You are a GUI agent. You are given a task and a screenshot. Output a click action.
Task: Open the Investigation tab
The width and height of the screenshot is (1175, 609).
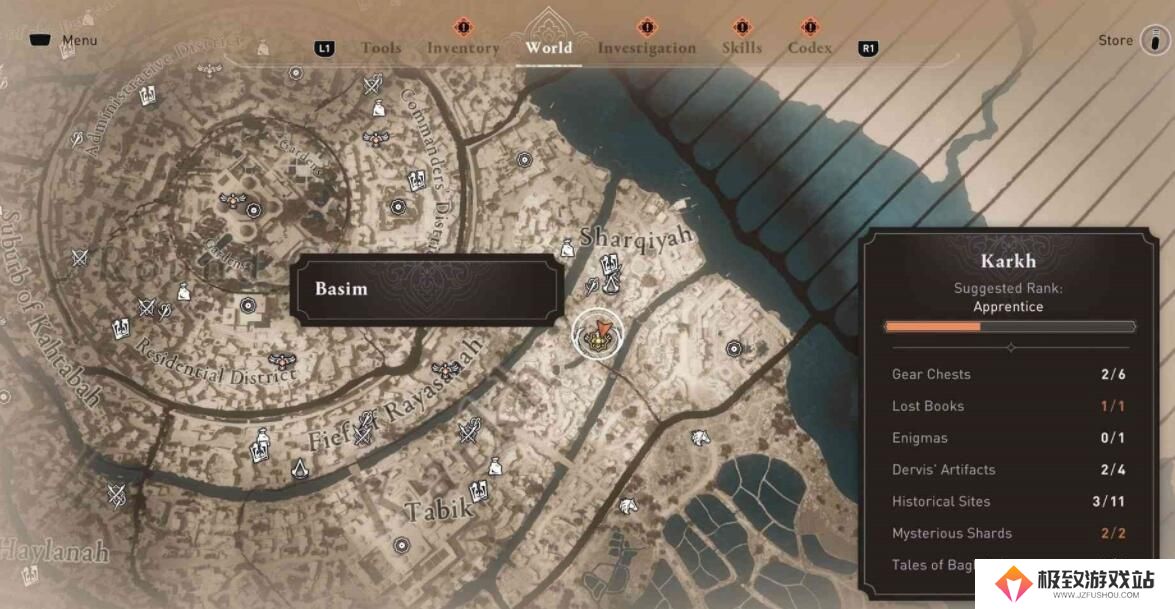(646, 48)
